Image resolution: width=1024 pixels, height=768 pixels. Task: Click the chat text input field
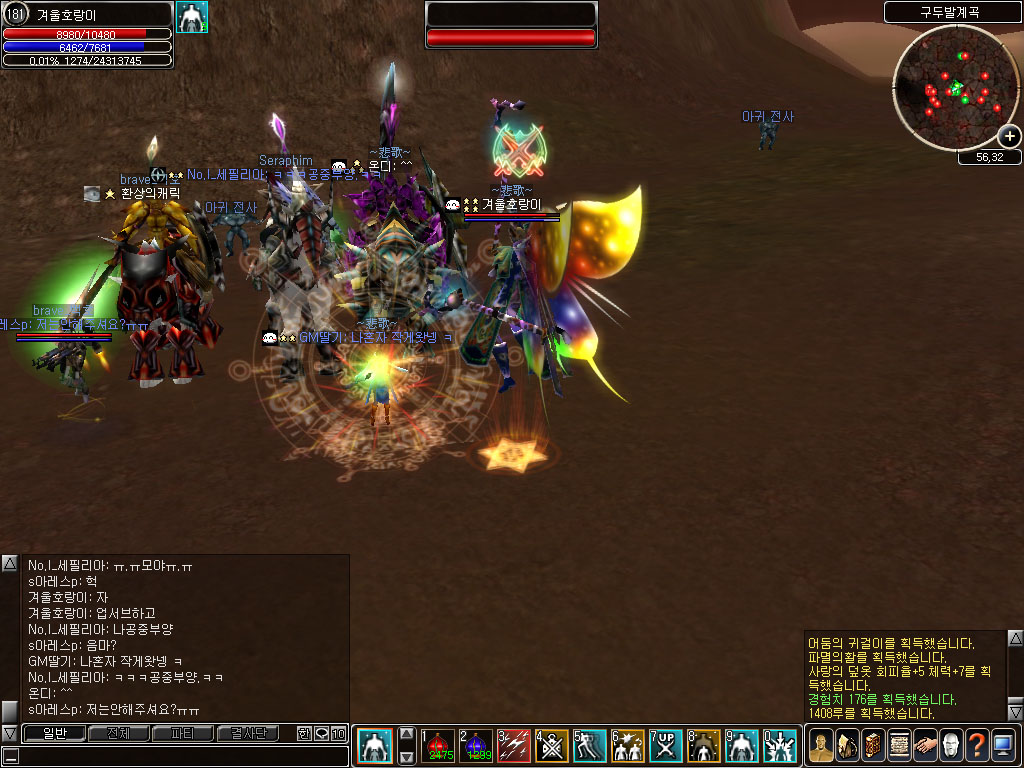point(180,757)
